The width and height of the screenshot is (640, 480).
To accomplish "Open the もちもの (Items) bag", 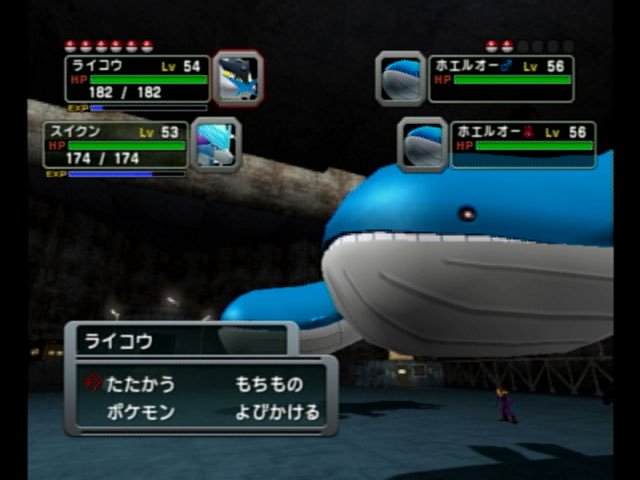I will tap(268, 384).
